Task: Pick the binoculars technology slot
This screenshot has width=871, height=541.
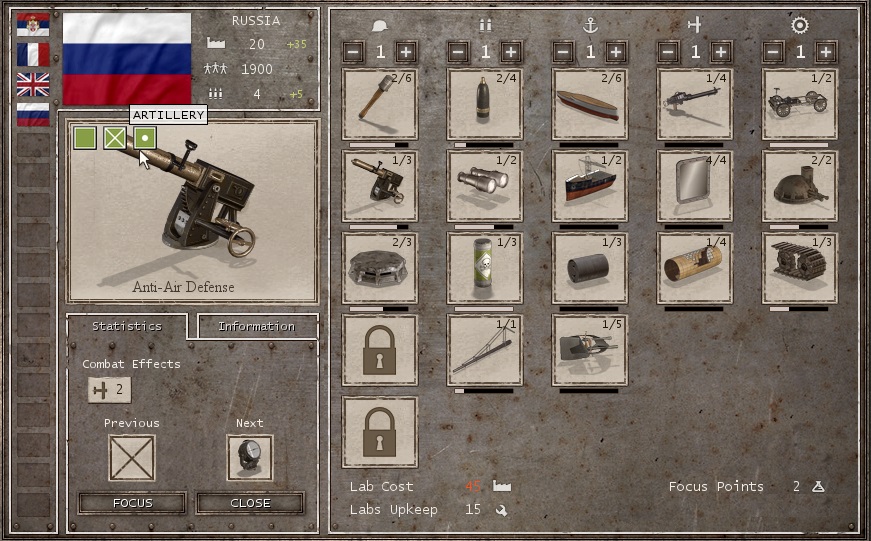Action: (485, 186)
